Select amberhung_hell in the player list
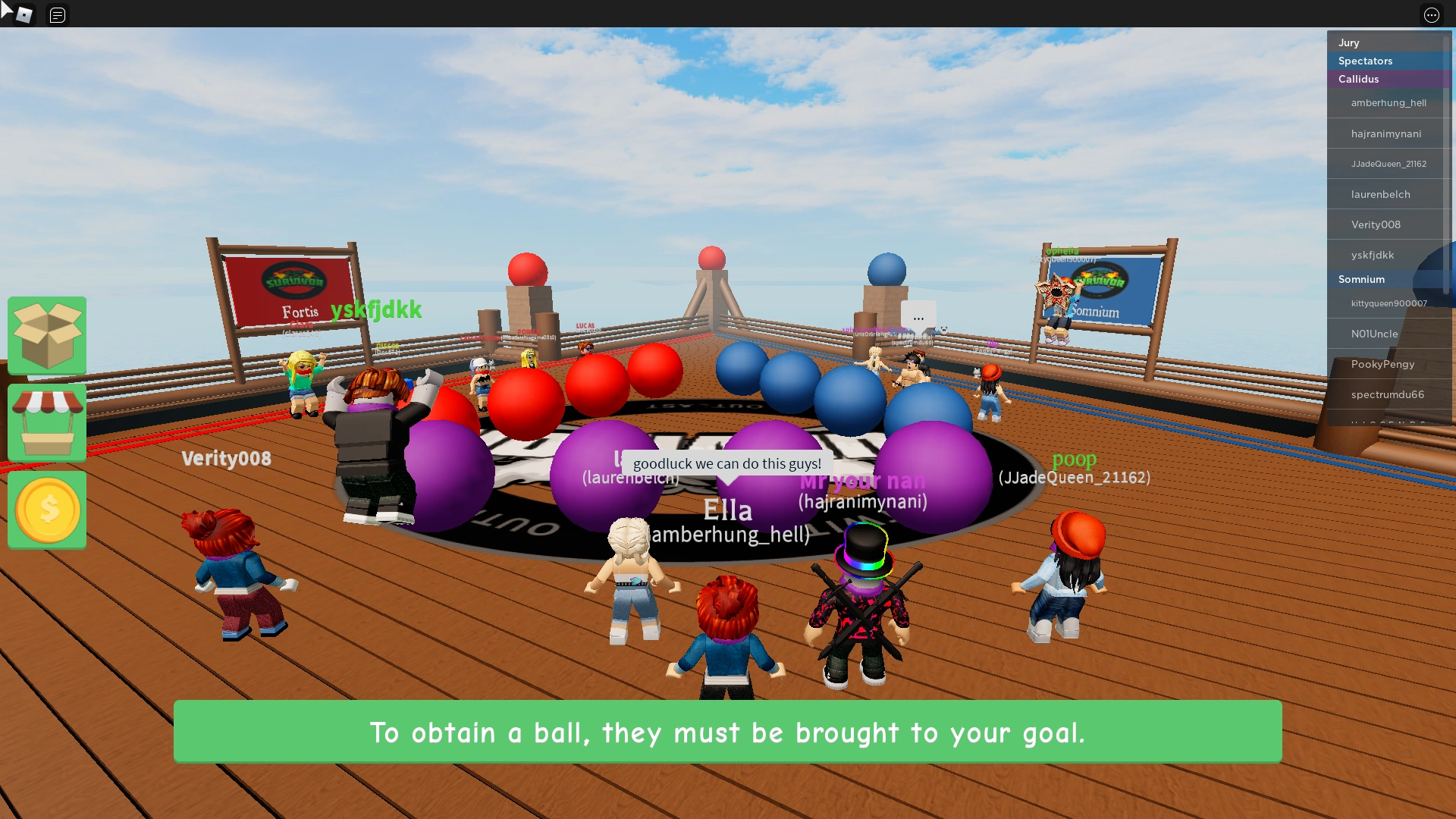The height and width of the screenshot is (819, 1456). click(1389, 102)
